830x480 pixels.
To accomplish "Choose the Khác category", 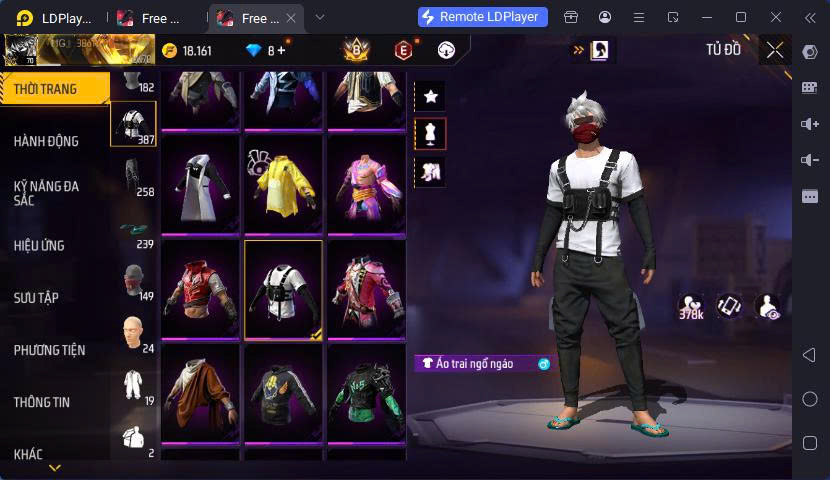I will [x=28, y=454].
